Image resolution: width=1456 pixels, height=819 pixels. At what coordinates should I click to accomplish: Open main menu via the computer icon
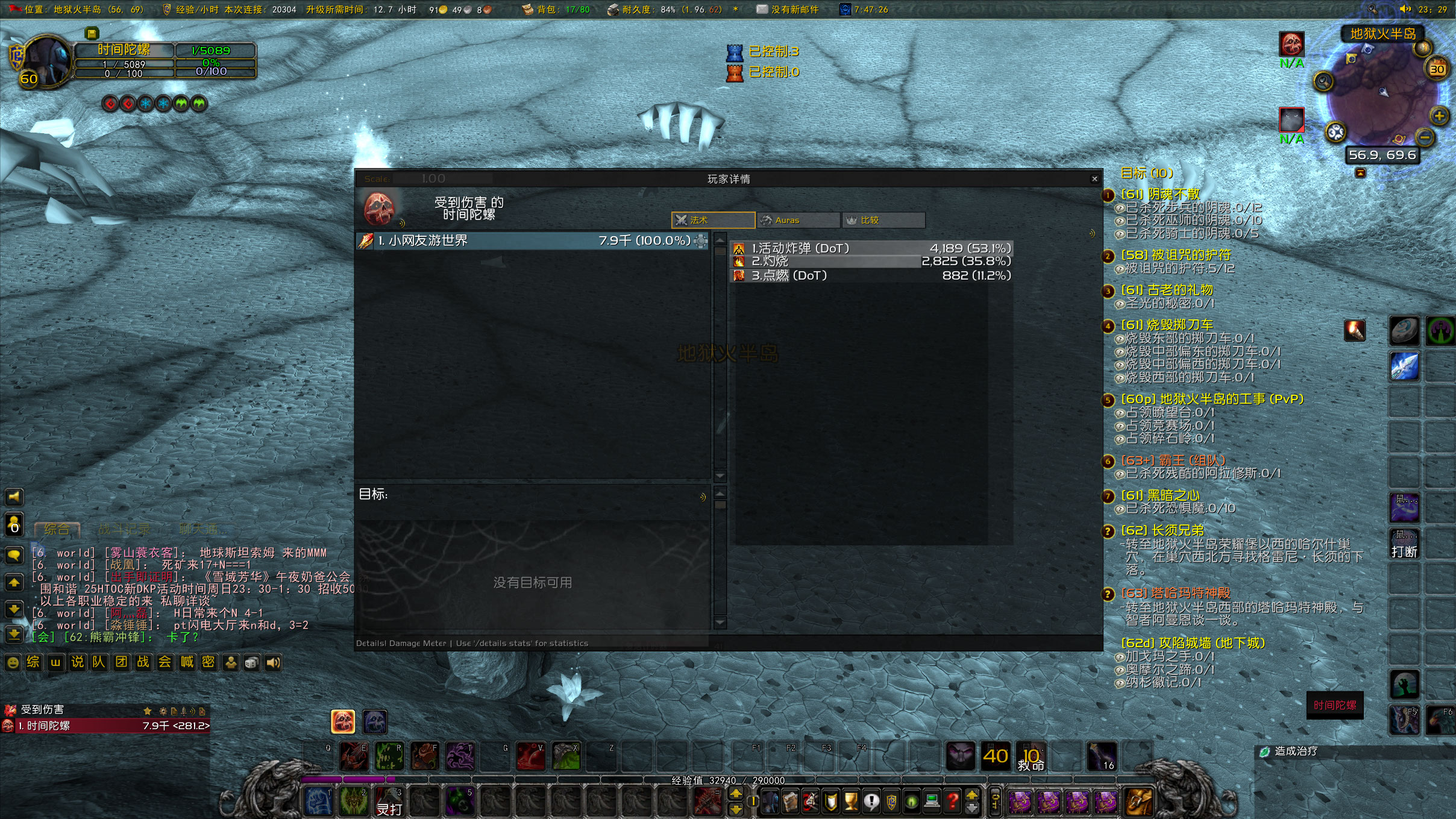(x=931, y=802)
